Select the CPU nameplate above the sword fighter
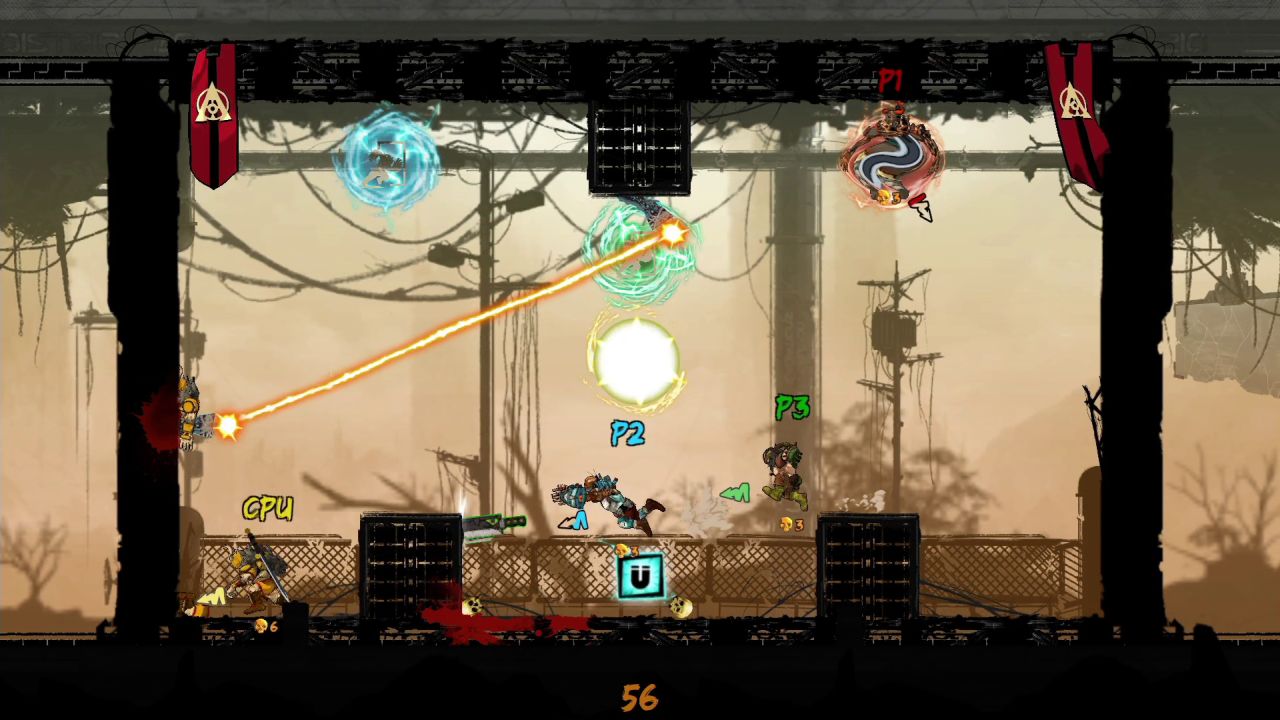This screenshot has height=720, width=1280. point(268,509)
